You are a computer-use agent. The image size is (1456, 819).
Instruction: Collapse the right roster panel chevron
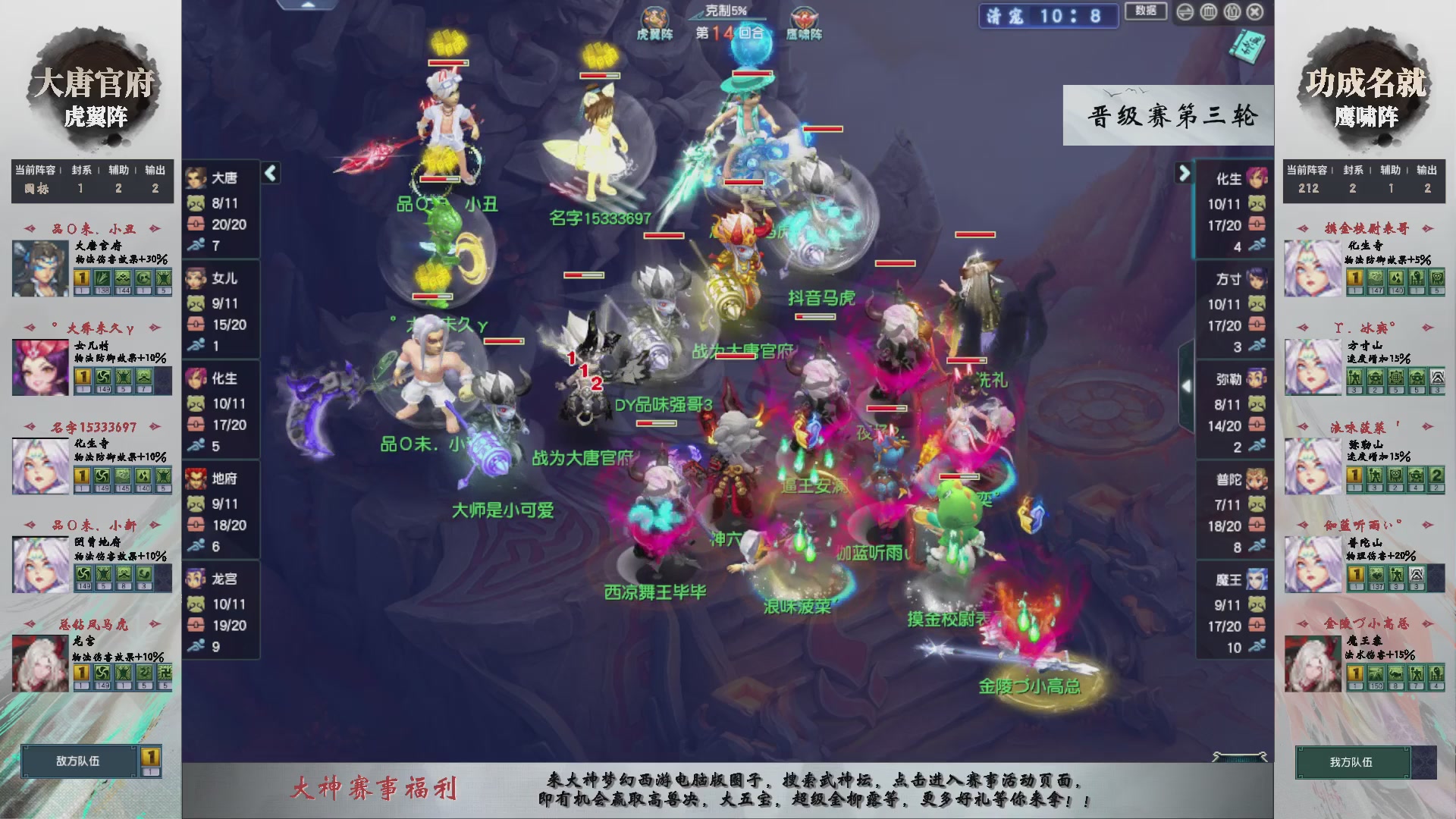1184,173
